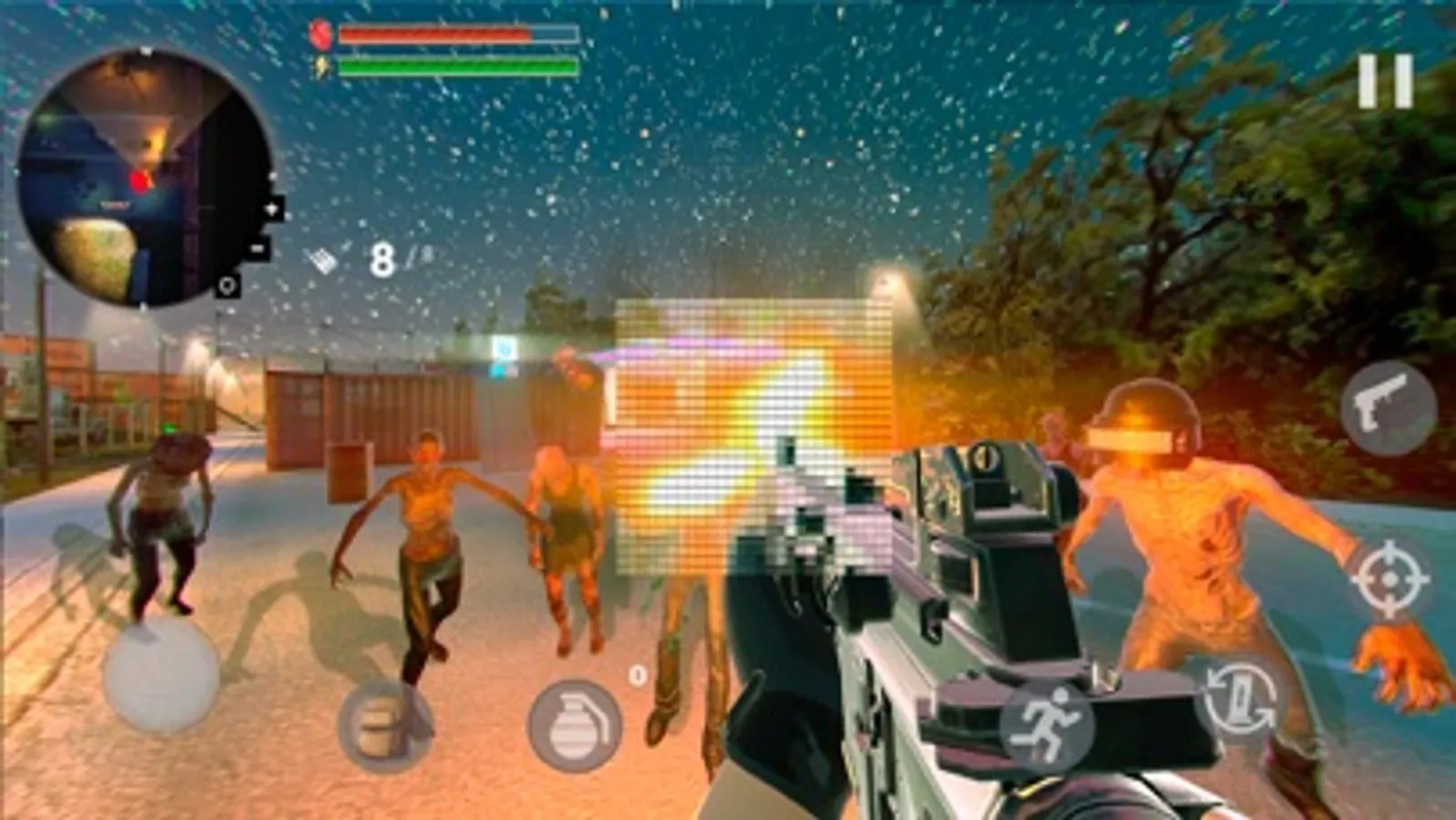The width and height of the screenshot is (1456, 820).
Task: Click the red heart icon on the health bar
Action: (x=321, y=35)
